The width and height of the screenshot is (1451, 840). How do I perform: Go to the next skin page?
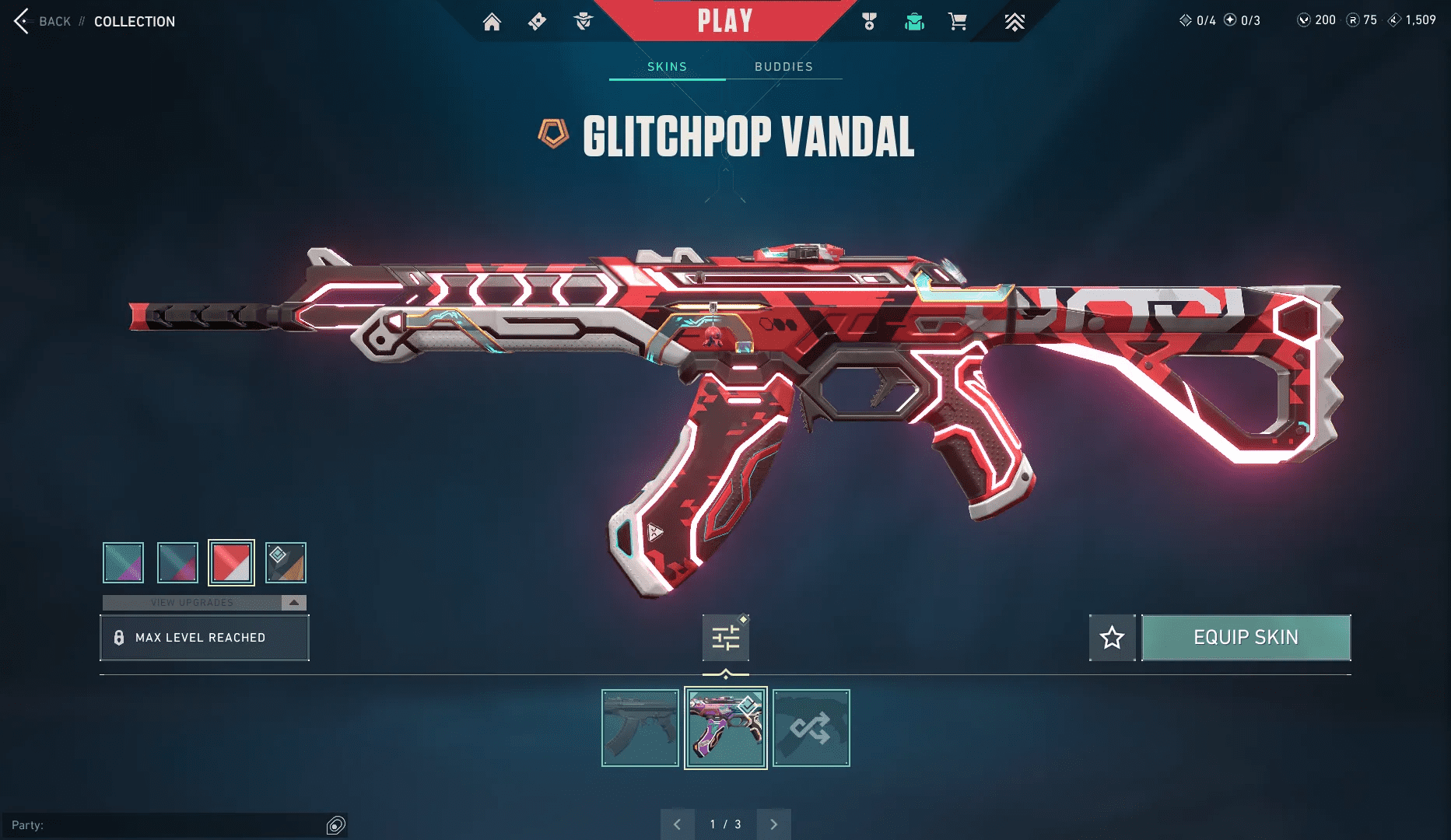(x=773, y=823)
